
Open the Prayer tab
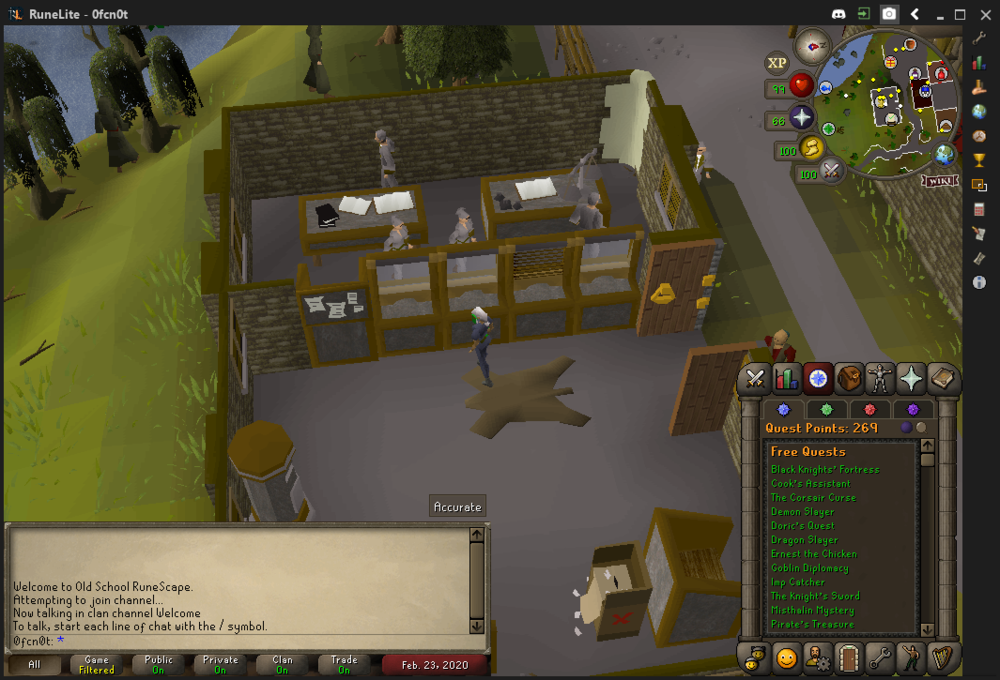911,379
